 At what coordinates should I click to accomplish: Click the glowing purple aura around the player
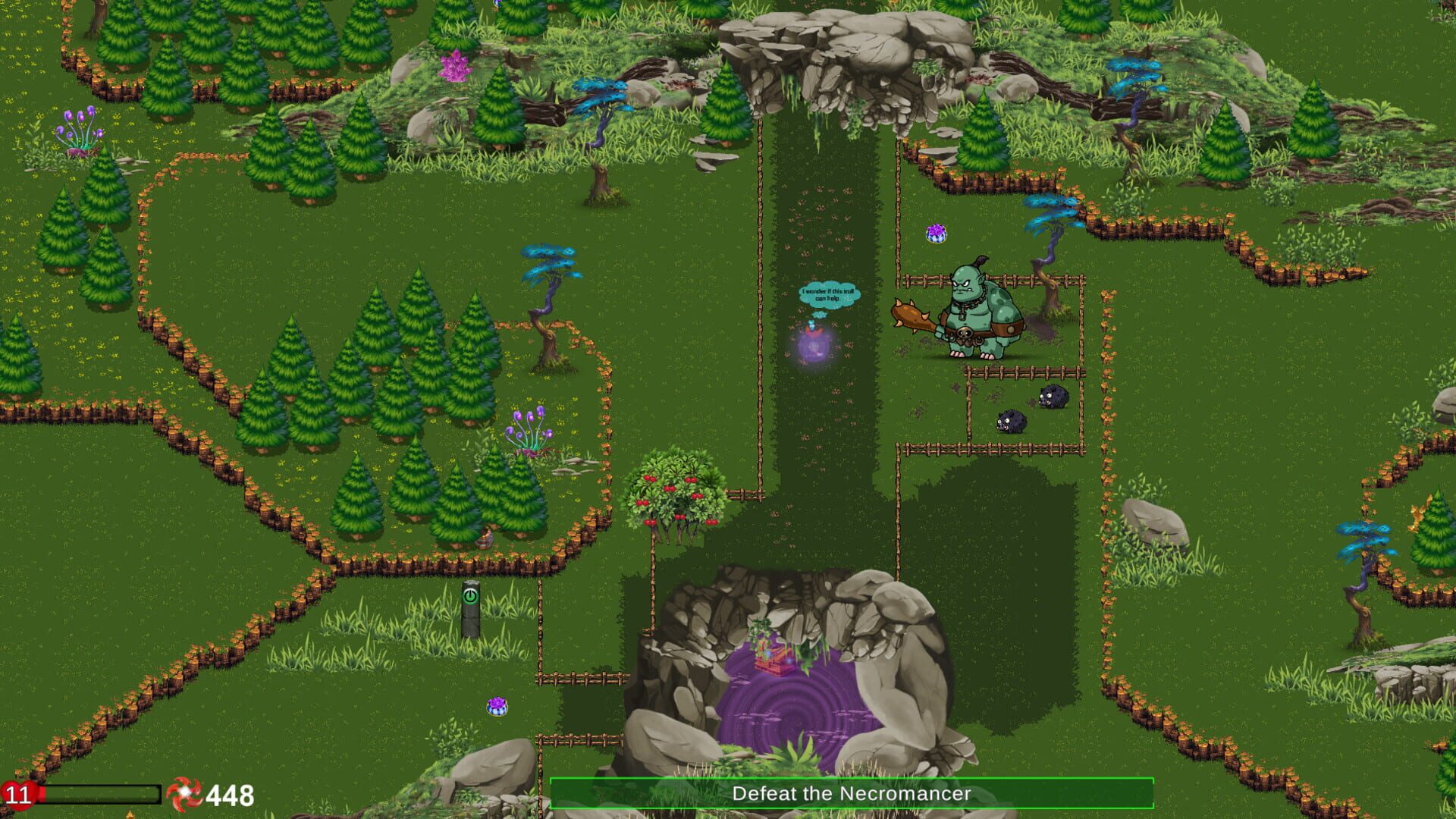point(813,345)
